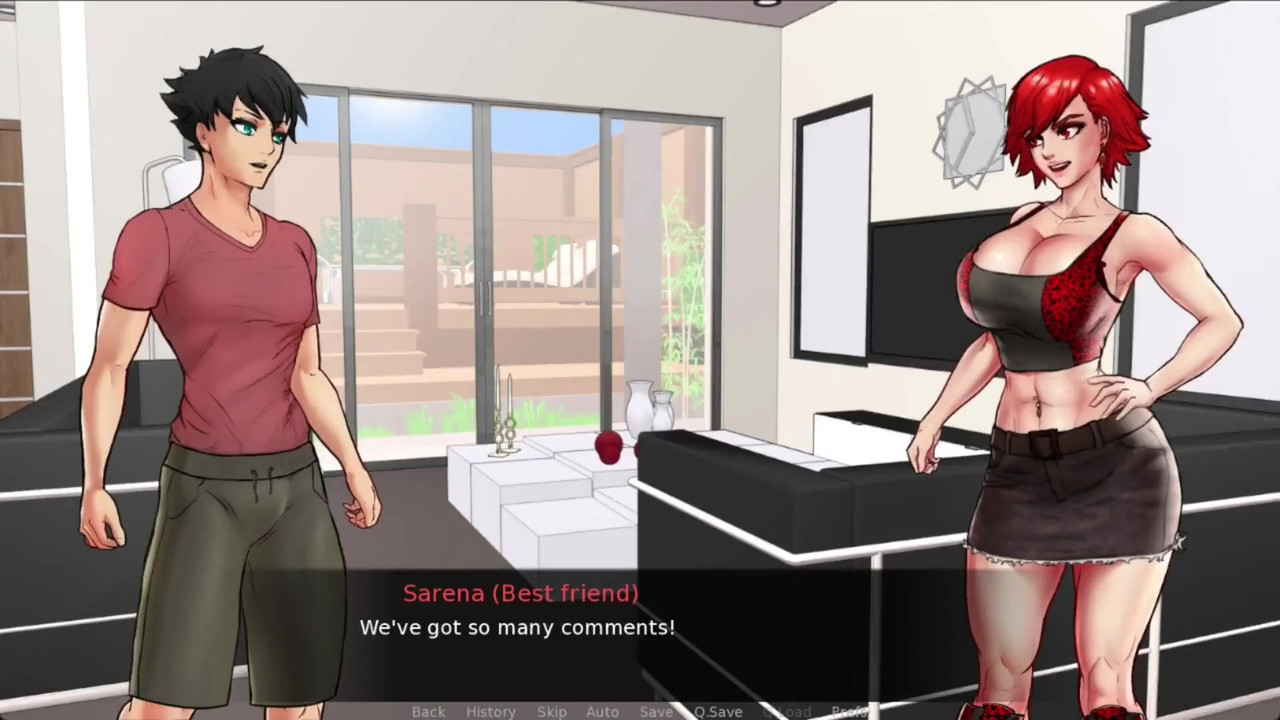Open the dialogue History log

pyautogui.click(x=491, y=711)
